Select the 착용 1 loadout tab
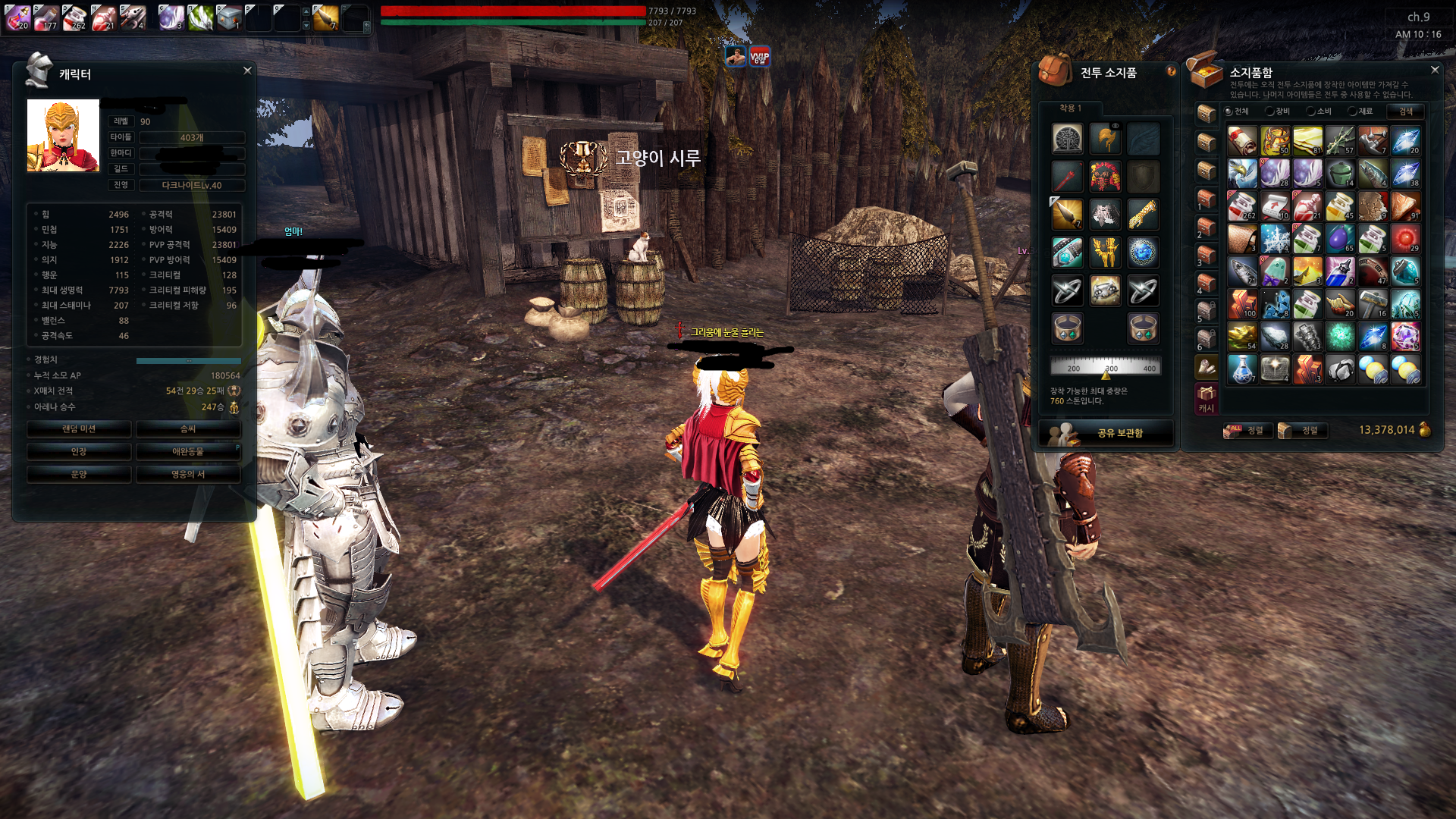Image resolution: width=1456 pixels, height=819 pixels. tap(1070, 108)
